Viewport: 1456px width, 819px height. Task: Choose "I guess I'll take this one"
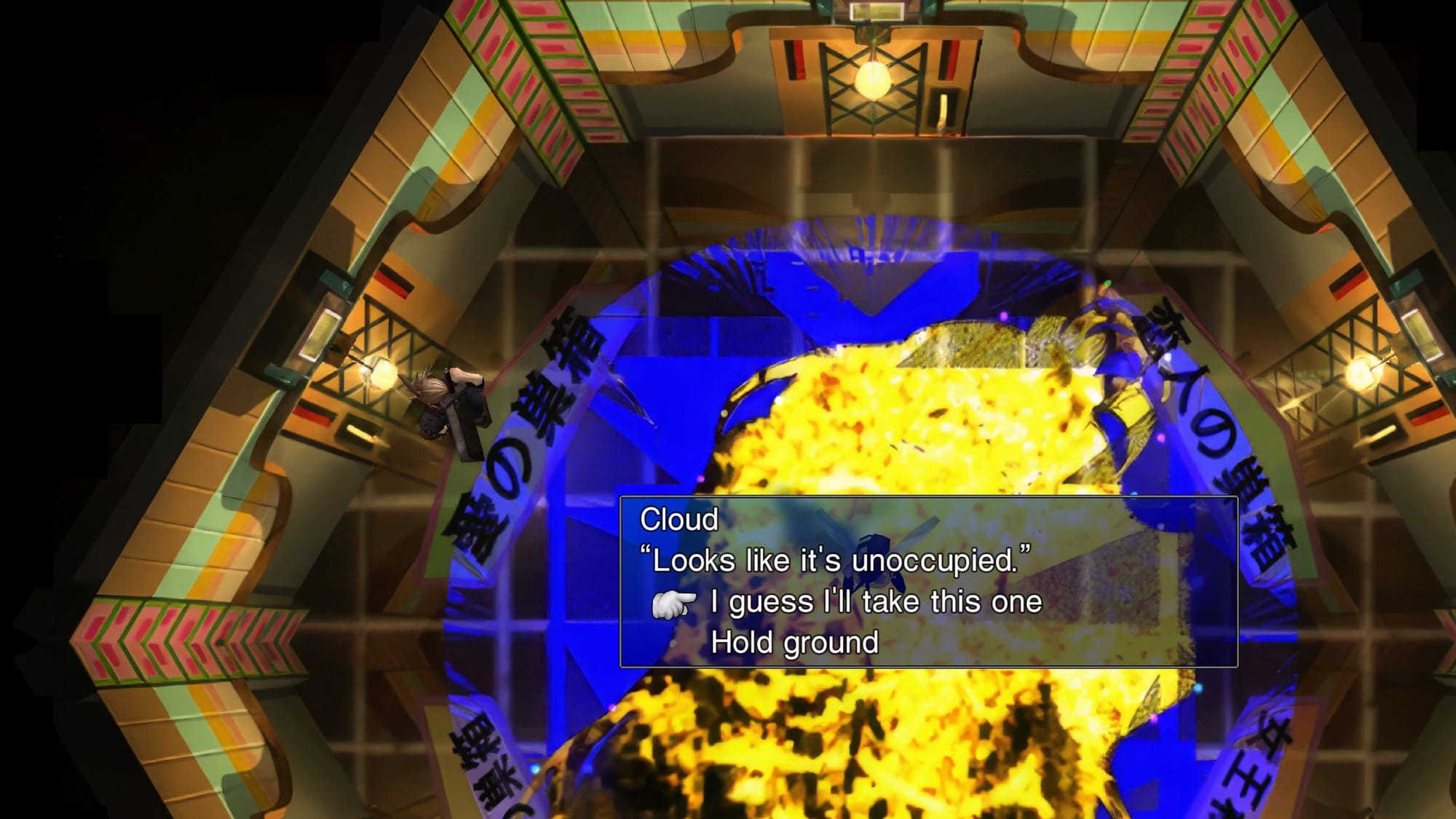point(876,602)
